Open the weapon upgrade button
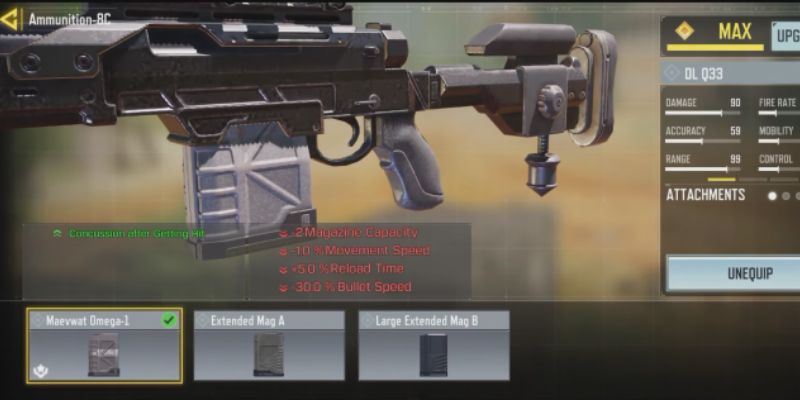The image size is (800, 400). (x=786, y=36)
